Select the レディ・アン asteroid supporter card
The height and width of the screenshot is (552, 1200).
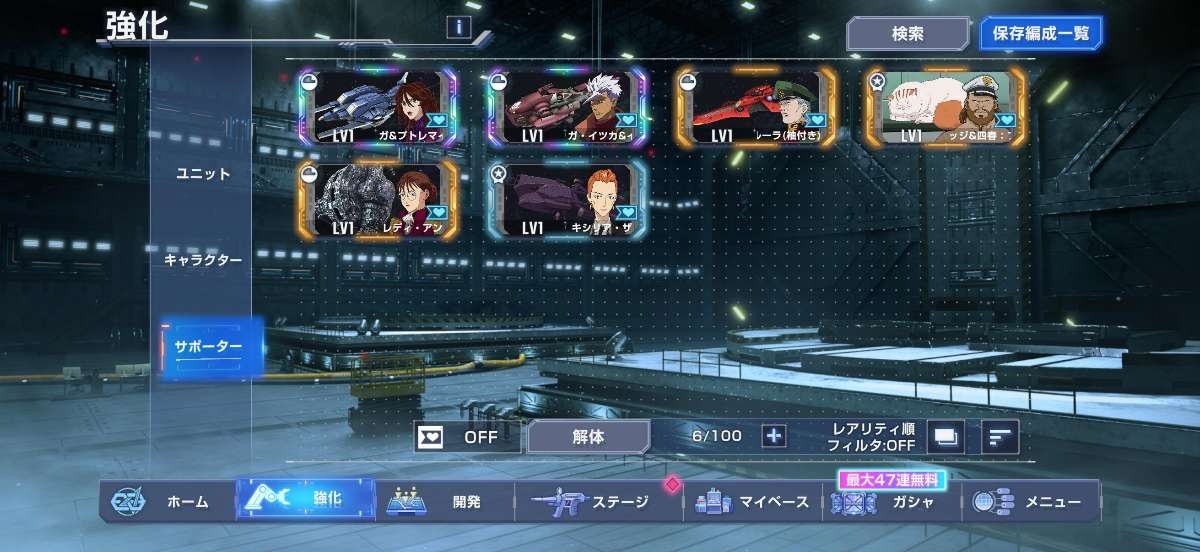pyautogui.click(x=378, y=200)
